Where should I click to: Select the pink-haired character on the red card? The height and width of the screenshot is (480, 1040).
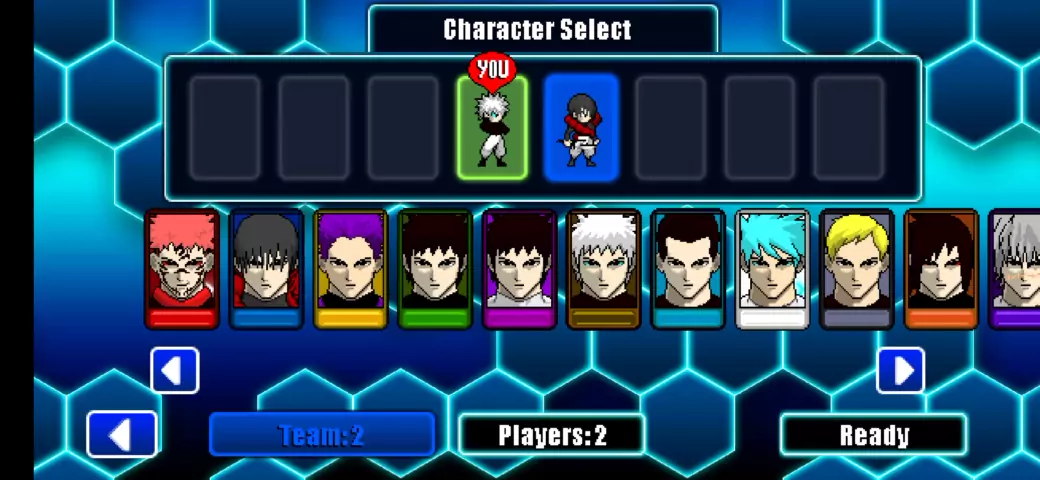coord(183,268)
